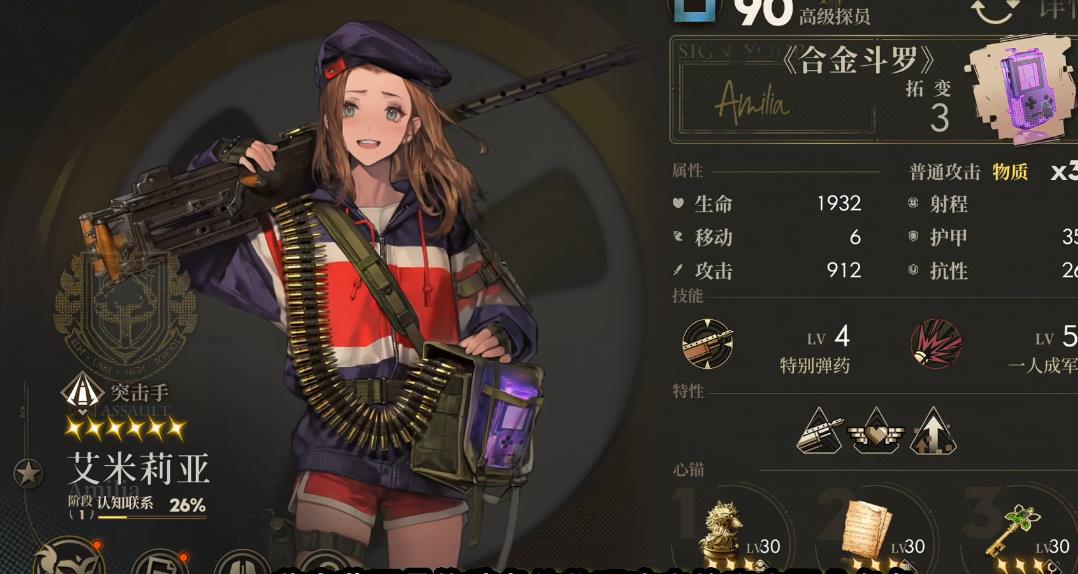
Task: Inspect the machine gun trait triangle
Action: click(822, 432)
